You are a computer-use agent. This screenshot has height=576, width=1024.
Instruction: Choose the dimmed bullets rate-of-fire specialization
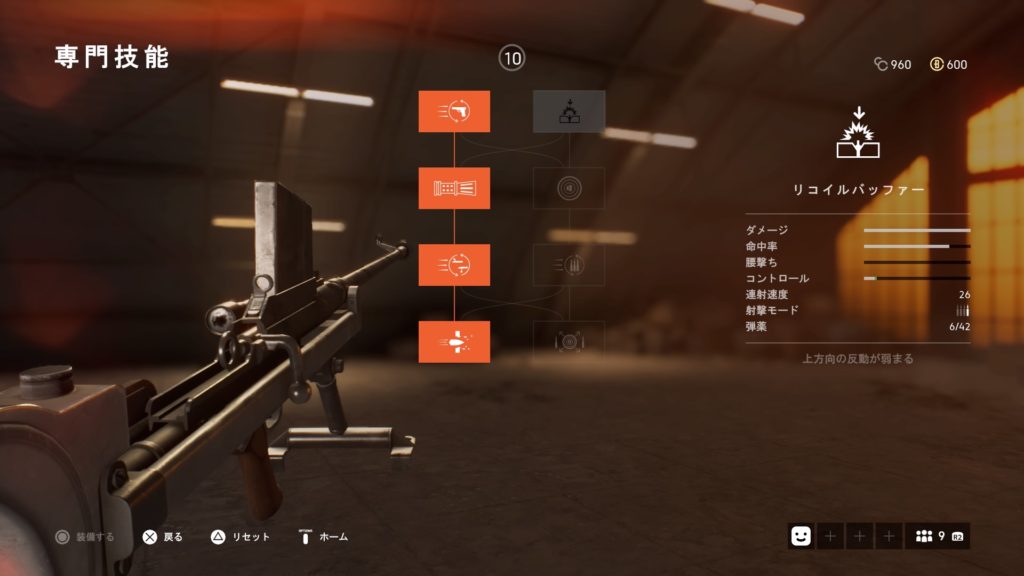point(569,265)
